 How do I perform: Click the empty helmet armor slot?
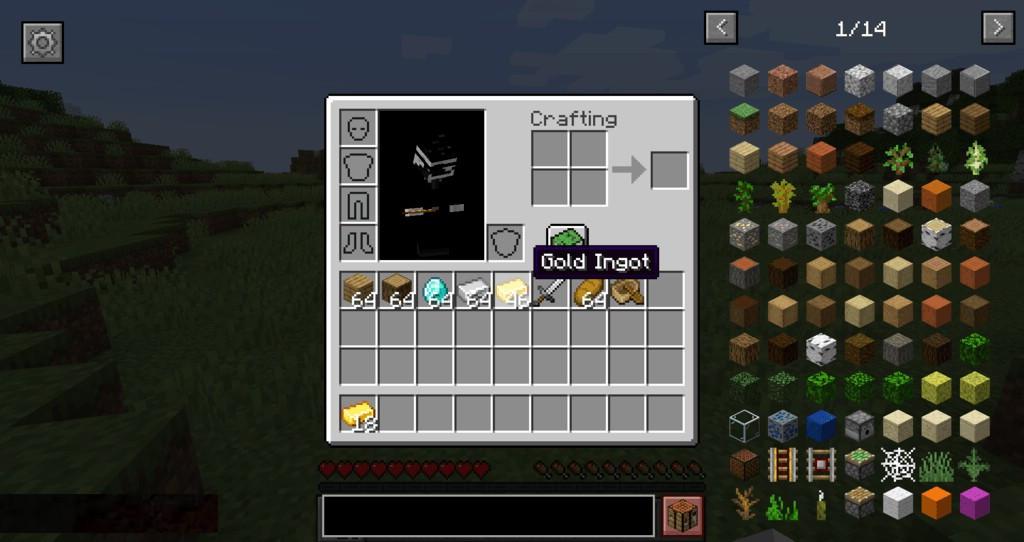(358, 128)
